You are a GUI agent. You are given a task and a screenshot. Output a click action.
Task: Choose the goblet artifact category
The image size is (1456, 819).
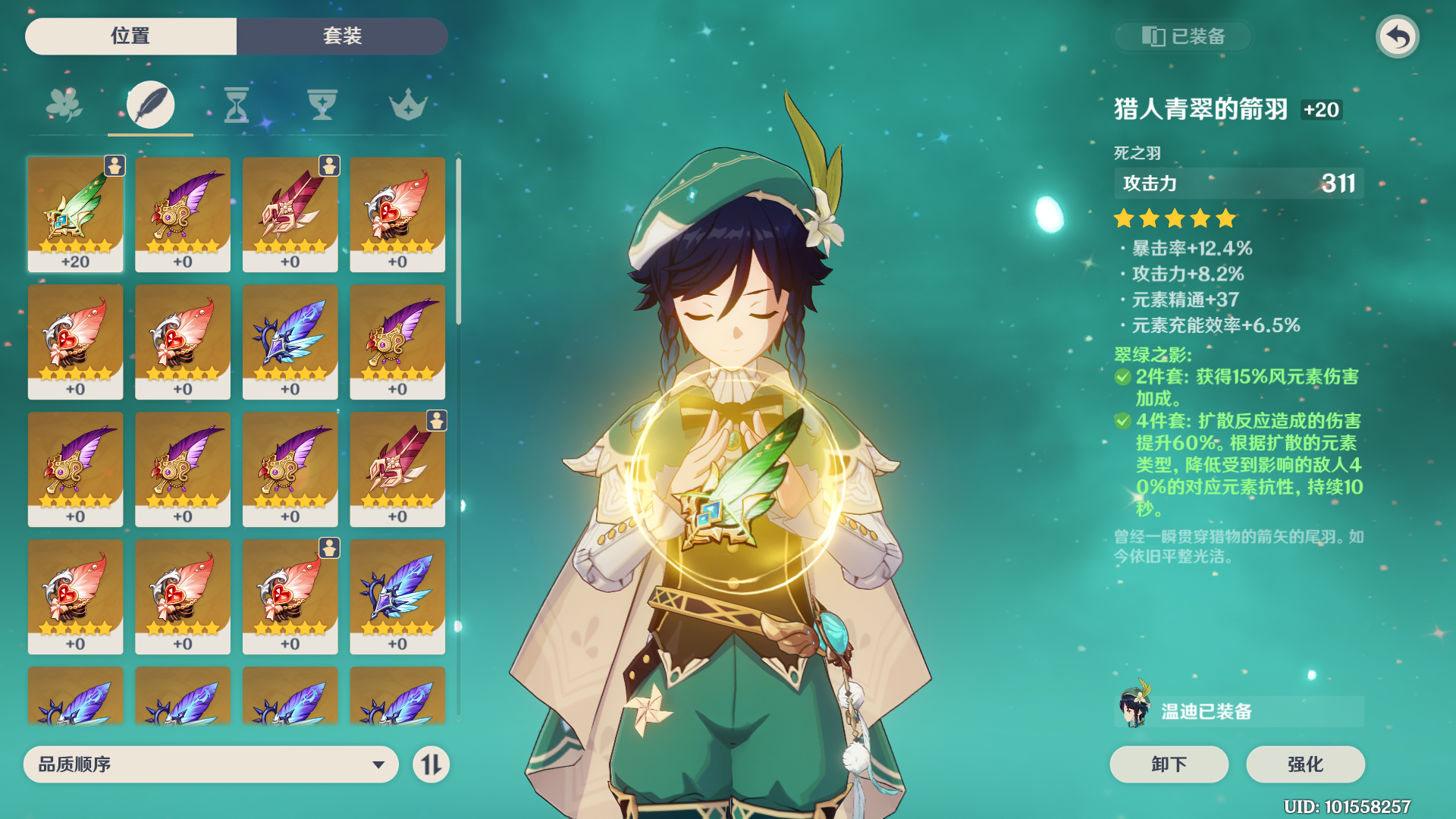coord(322,105)
